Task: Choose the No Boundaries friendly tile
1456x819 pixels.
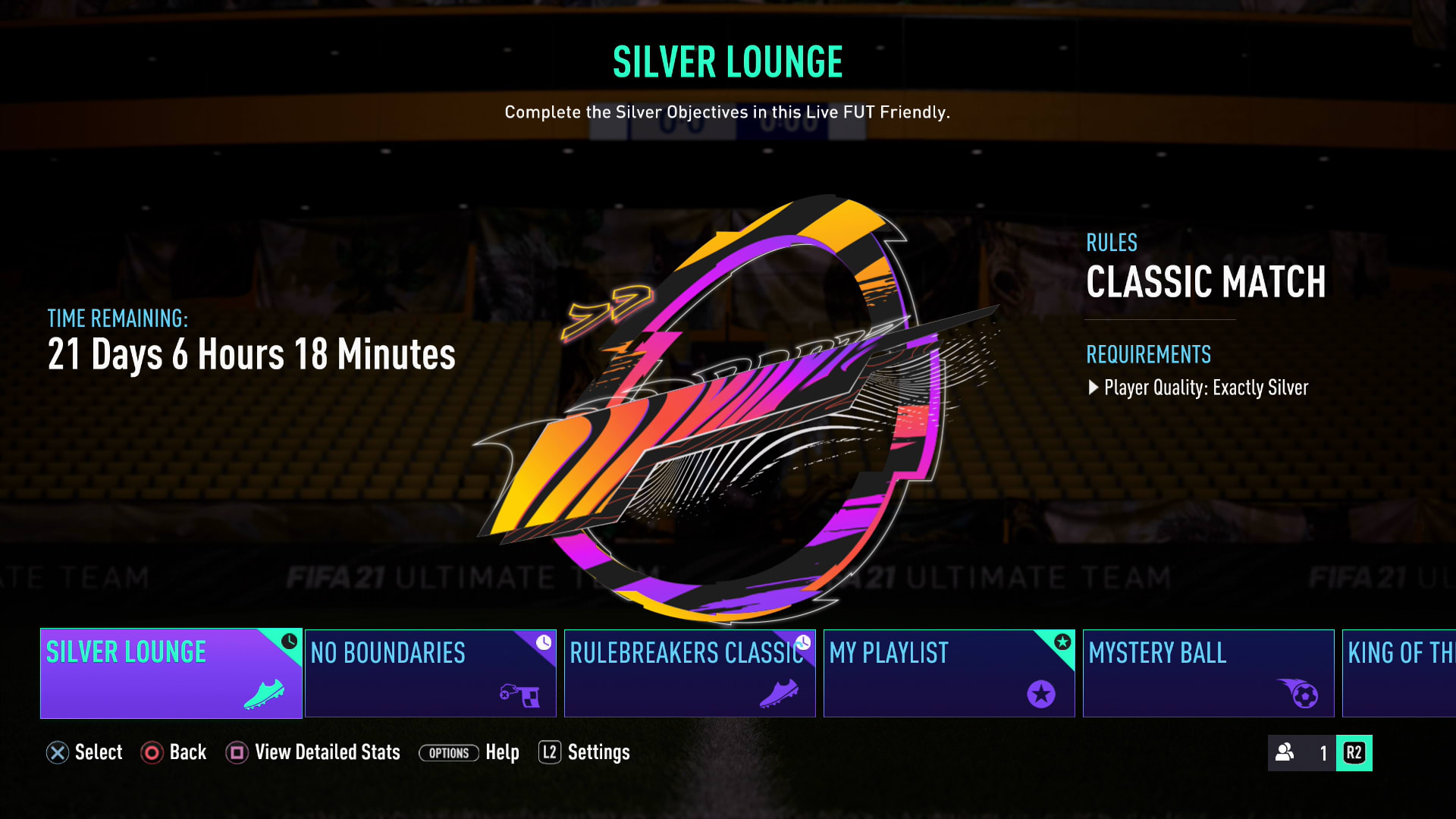Action: (x=430, y=673)
